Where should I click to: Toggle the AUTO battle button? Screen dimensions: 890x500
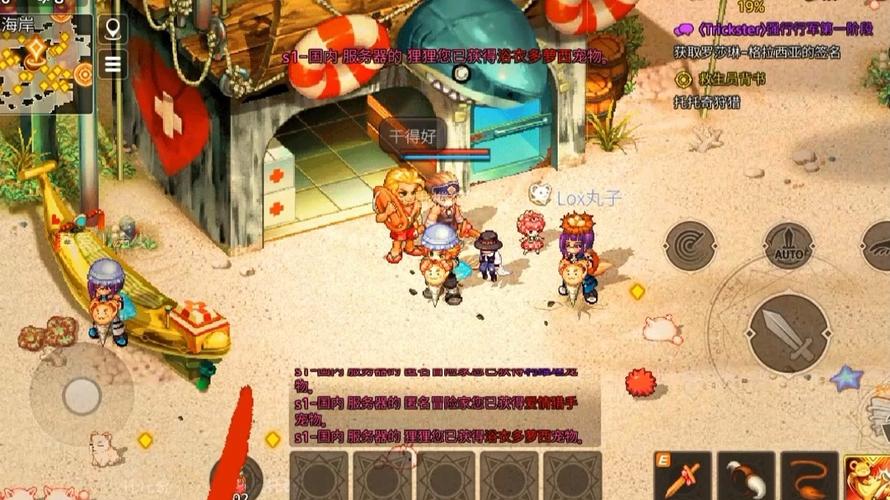tap(788, 245)
